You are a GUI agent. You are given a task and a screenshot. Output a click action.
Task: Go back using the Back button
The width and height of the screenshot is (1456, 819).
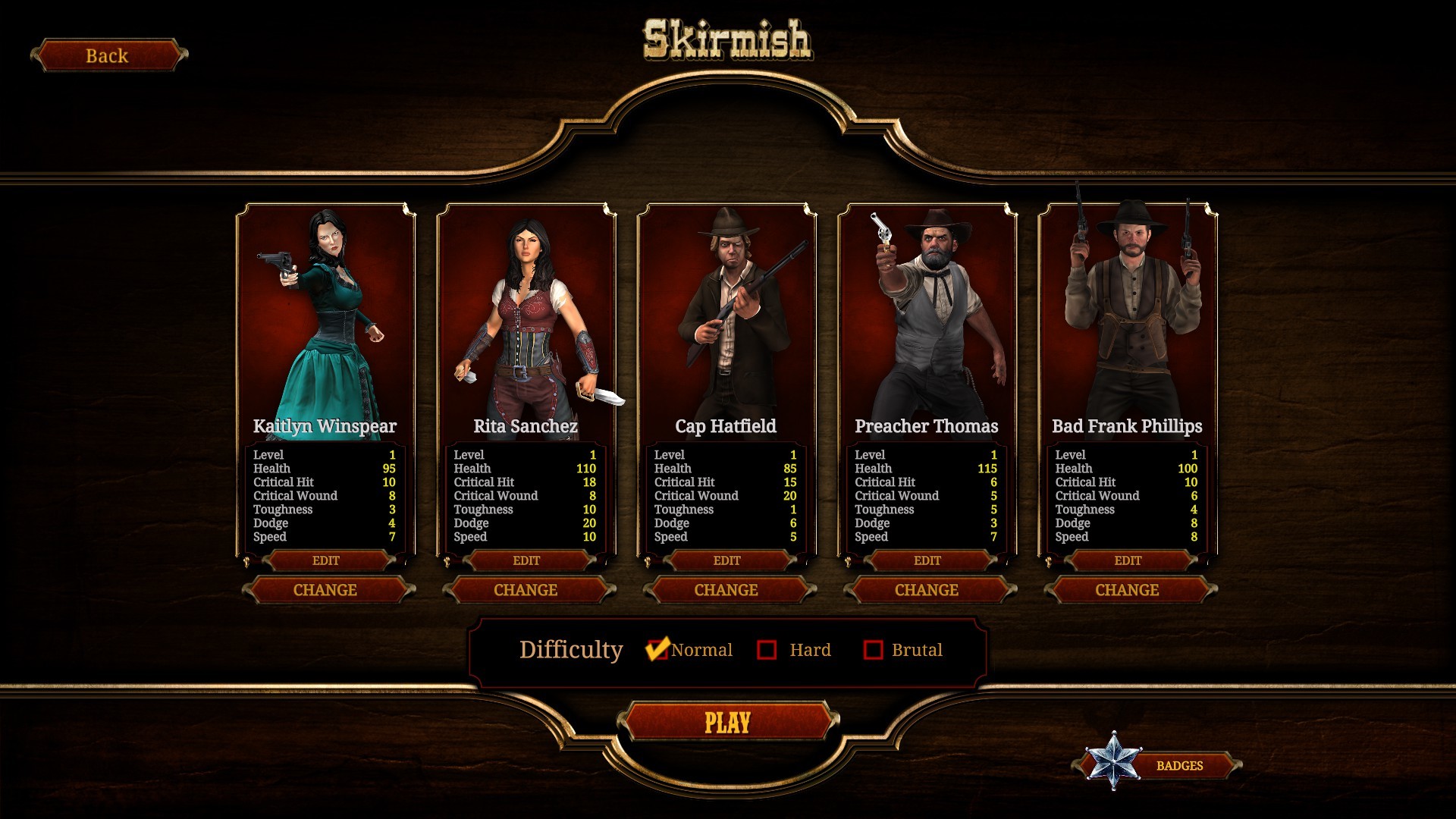pyautogui.click(x=108, y=55)
